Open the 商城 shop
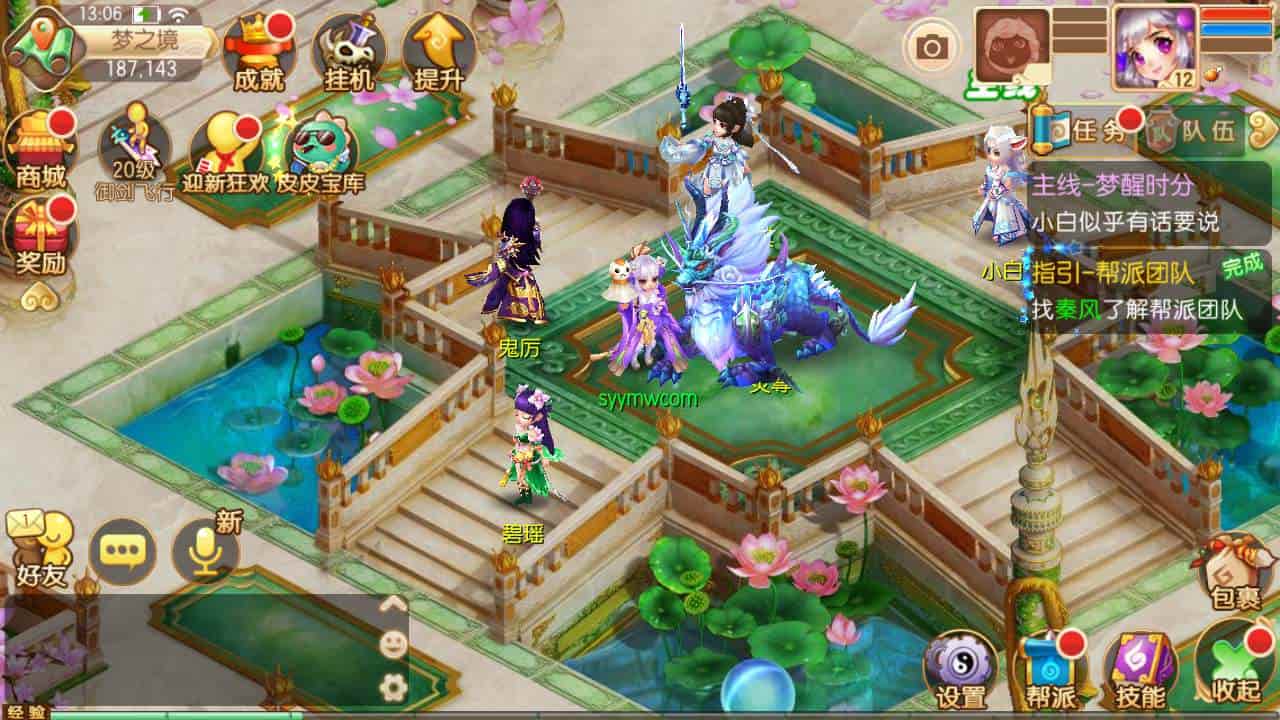 pyautogui.click(x=42, y=150)
